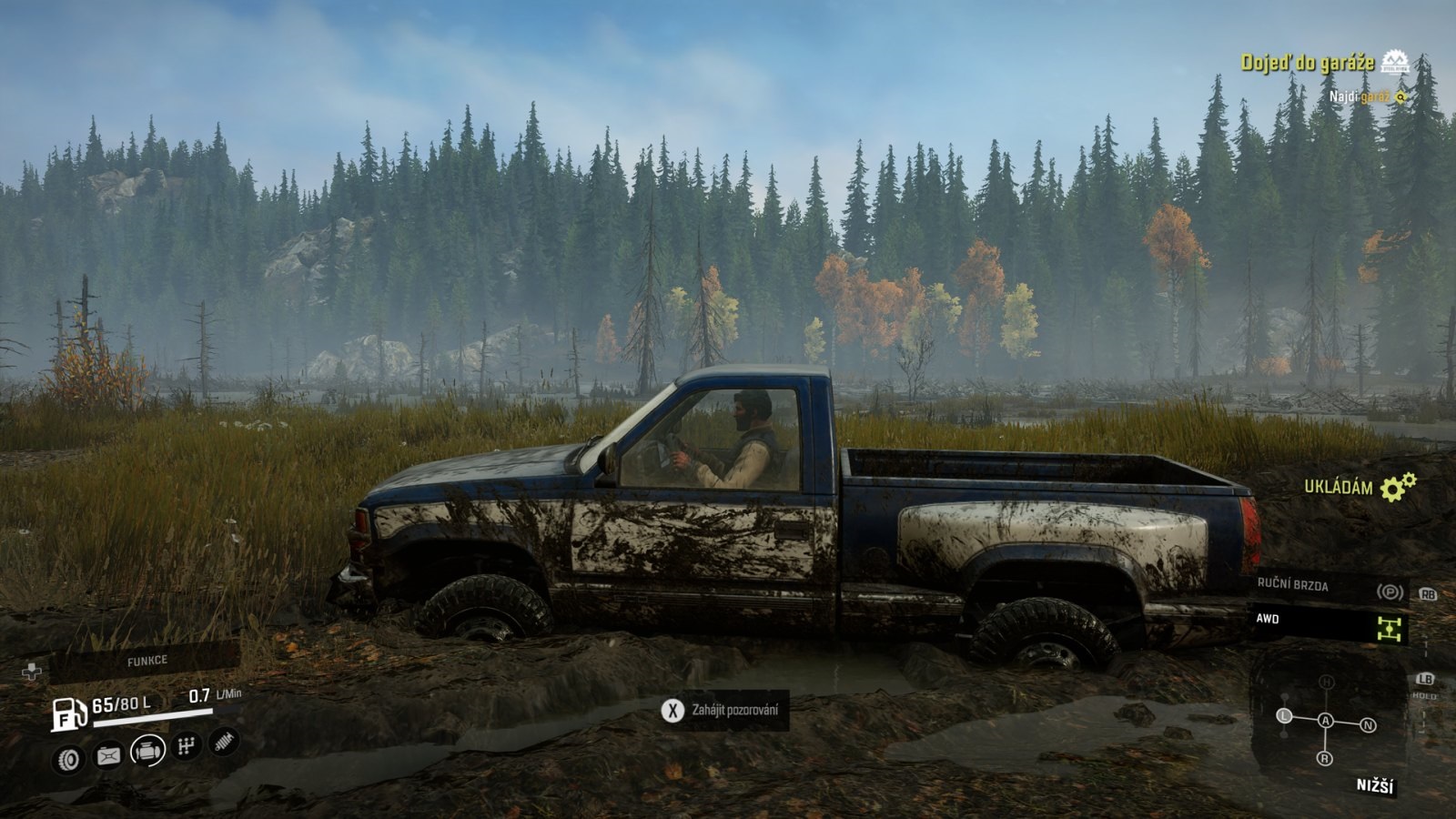Image resolution: width=1456 pixels, height=819 pixels.
Task: Shift to the L low gear
Action: pyautogui.click(x=1285, y=716)
